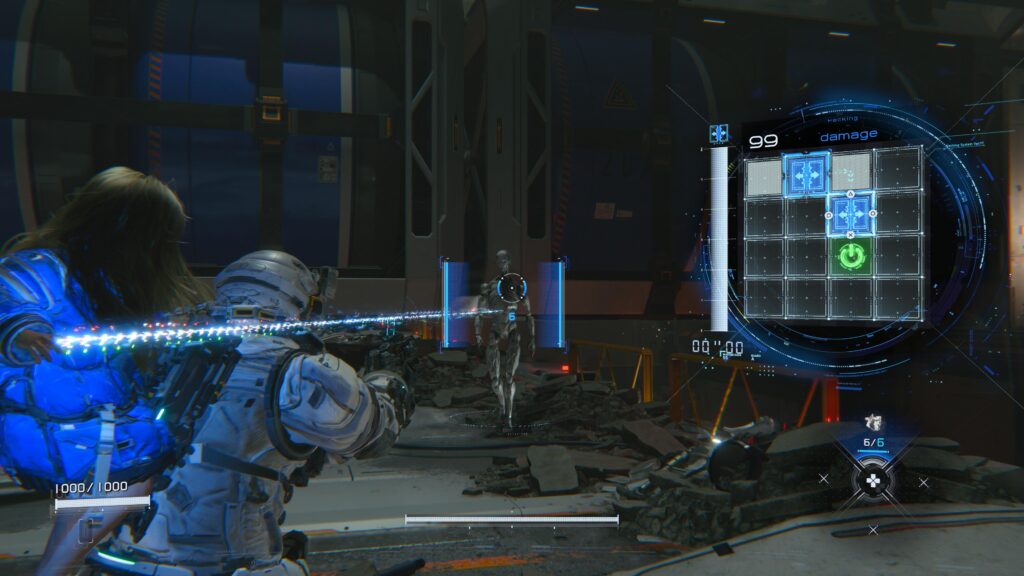The width and height of the screenshot is (1024, 576).
Task: Pick the gray tile with faint green arrows
Action: [x=851, y=172]
